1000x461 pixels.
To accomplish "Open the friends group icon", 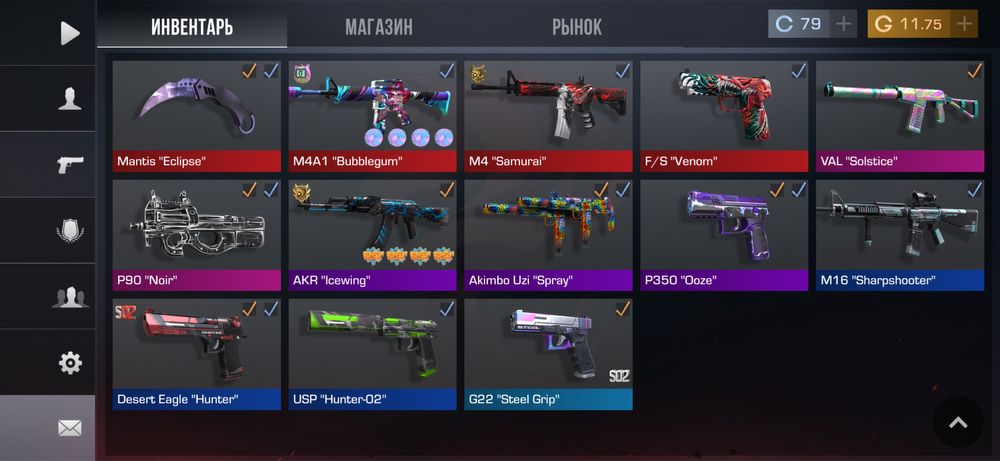I will tap(69, 297).
